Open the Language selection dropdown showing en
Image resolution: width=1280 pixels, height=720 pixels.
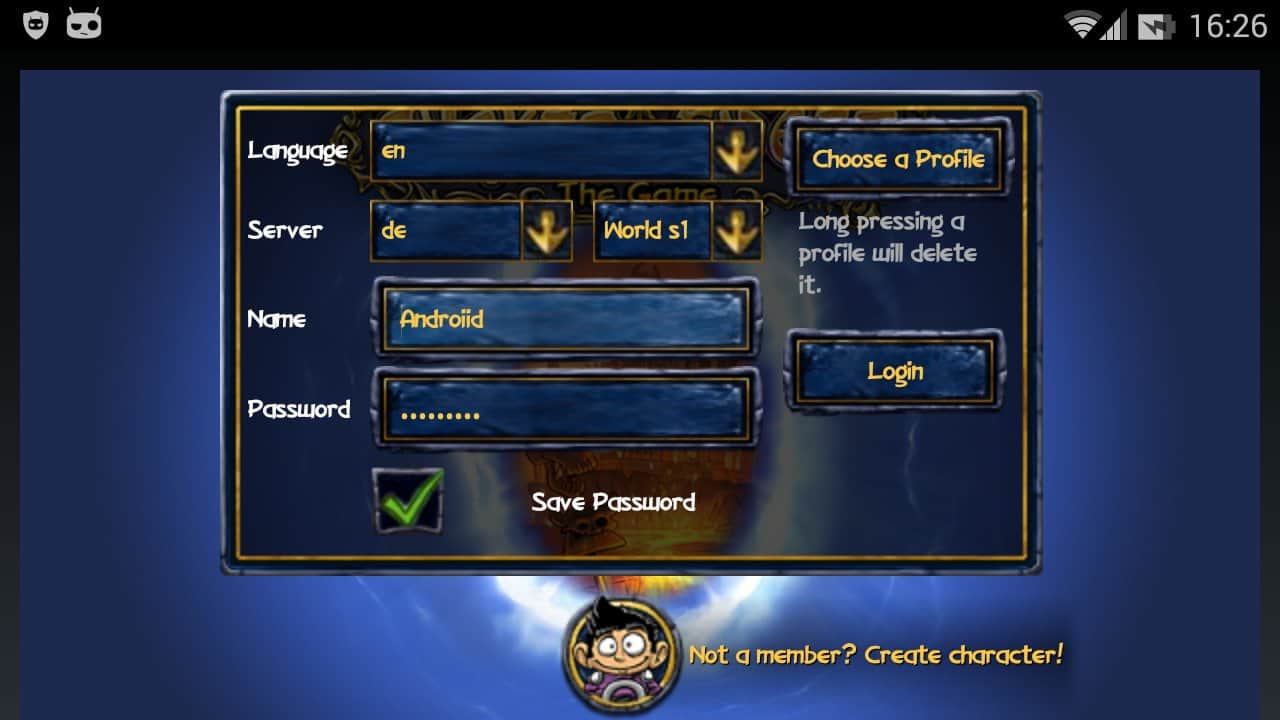pos(540,150)
